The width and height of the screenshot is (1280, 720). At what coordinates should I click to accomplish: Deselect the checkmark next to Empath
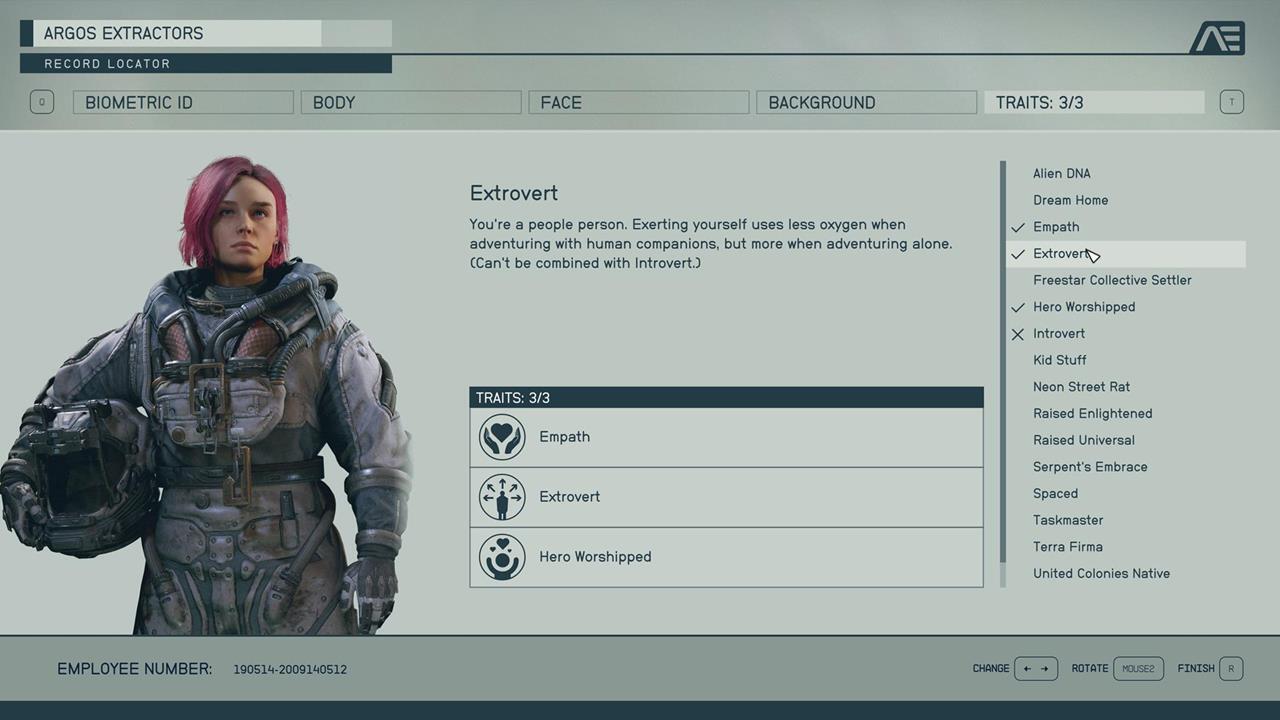point(1017,227)
